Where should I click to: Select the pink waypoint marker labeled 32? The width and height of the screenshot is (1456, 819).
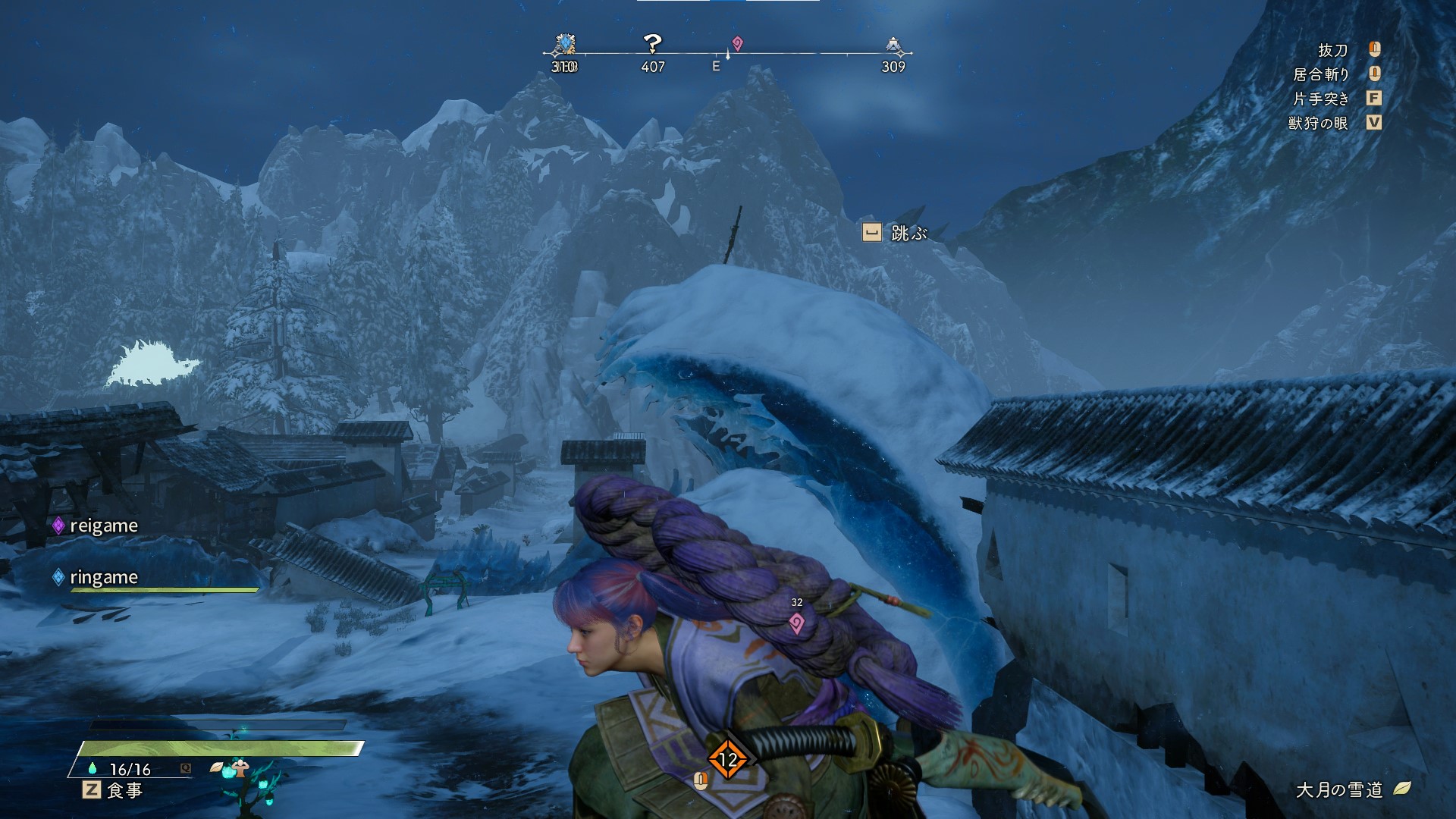pos(796,623)
